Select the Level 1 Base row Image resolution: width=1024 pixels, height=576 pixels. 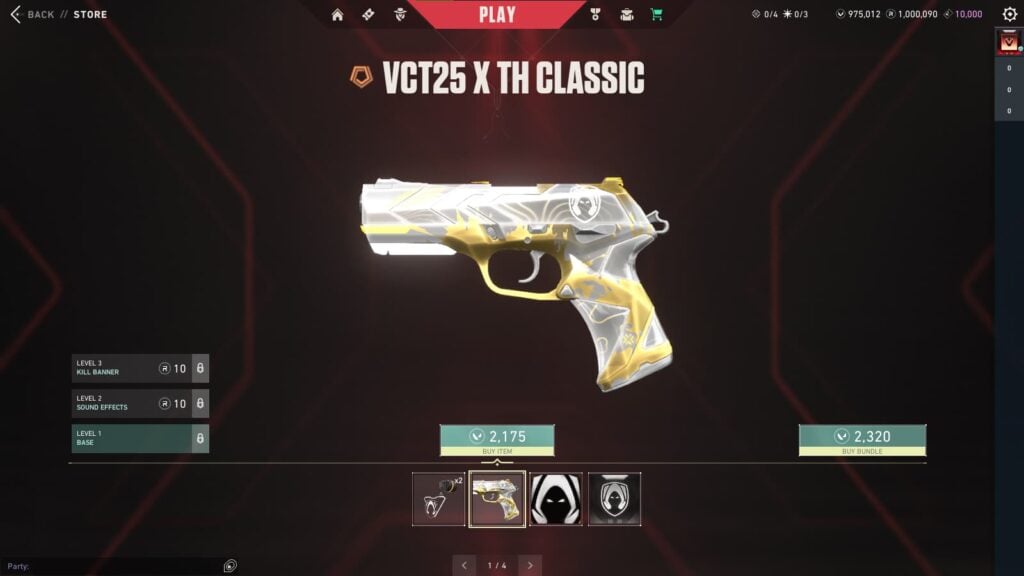coord(139,438)
